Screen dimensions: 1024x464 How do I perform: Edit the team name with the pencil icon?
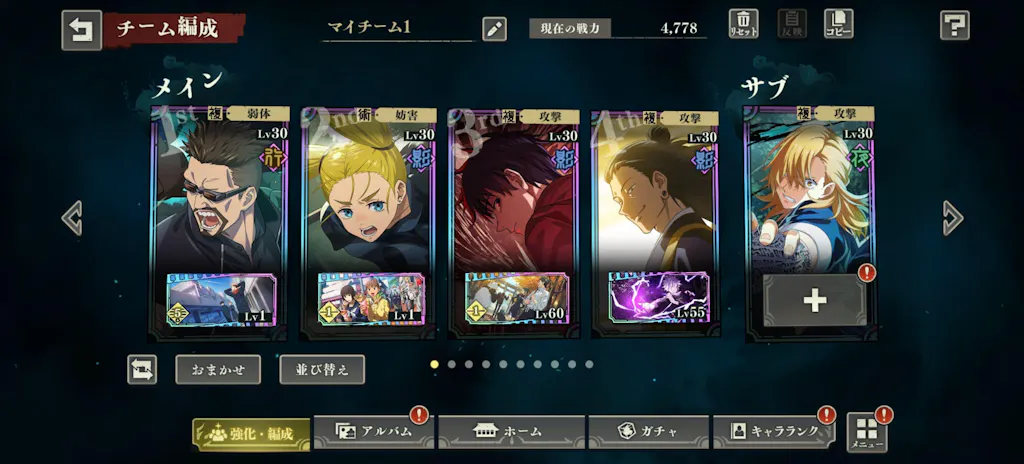coord(494,28)
